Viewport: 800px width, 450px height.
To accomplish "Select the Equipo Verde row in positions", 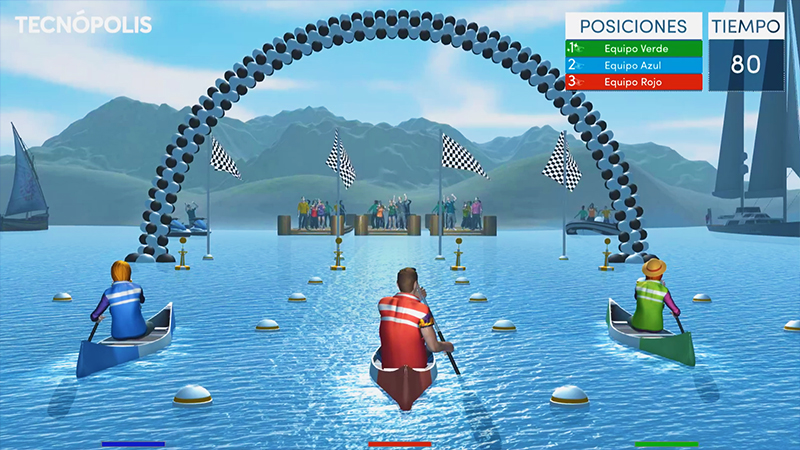I will coord(634,47).
